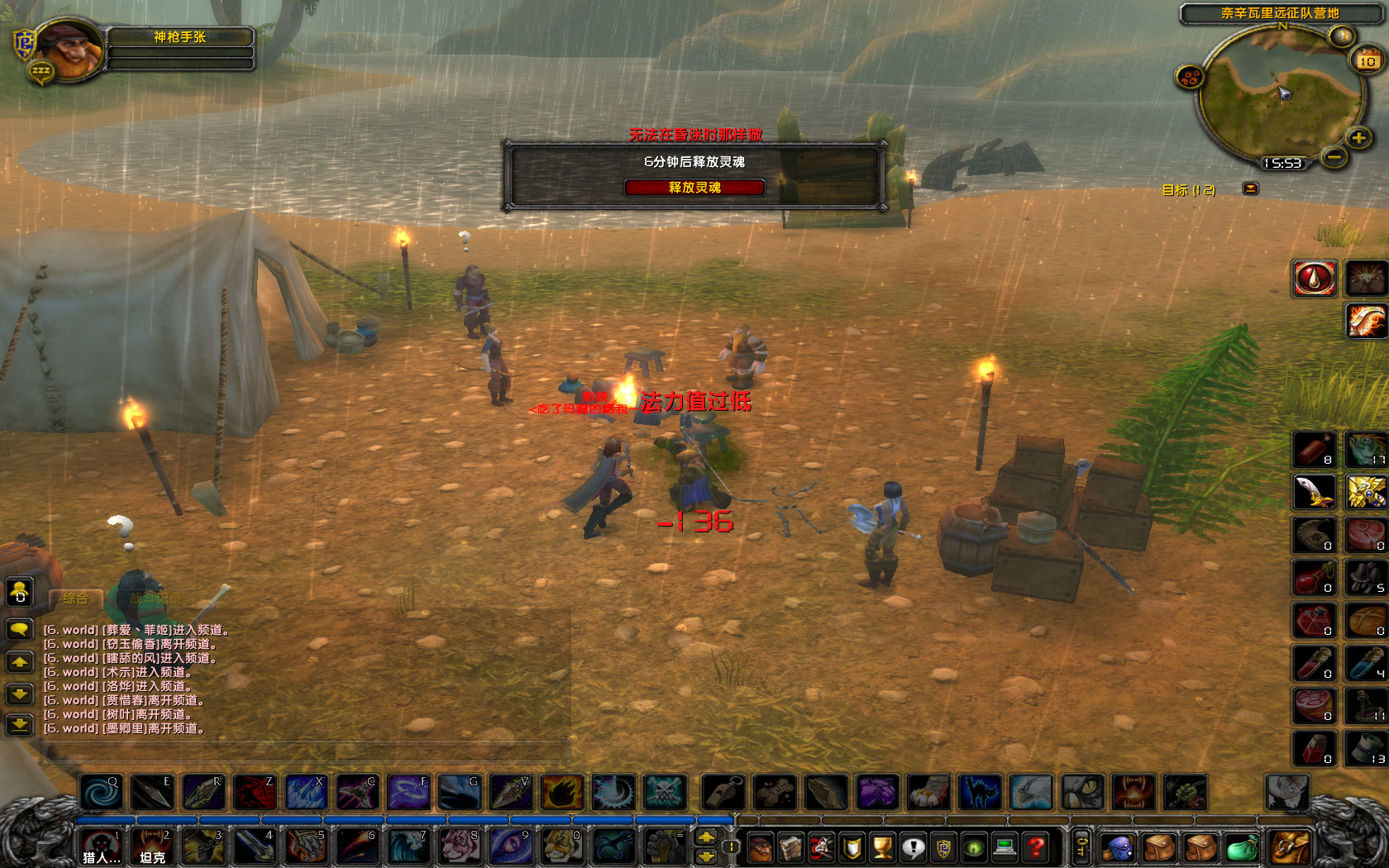Open the guild panel
The image size is (1389, 868).
(943, 846)
